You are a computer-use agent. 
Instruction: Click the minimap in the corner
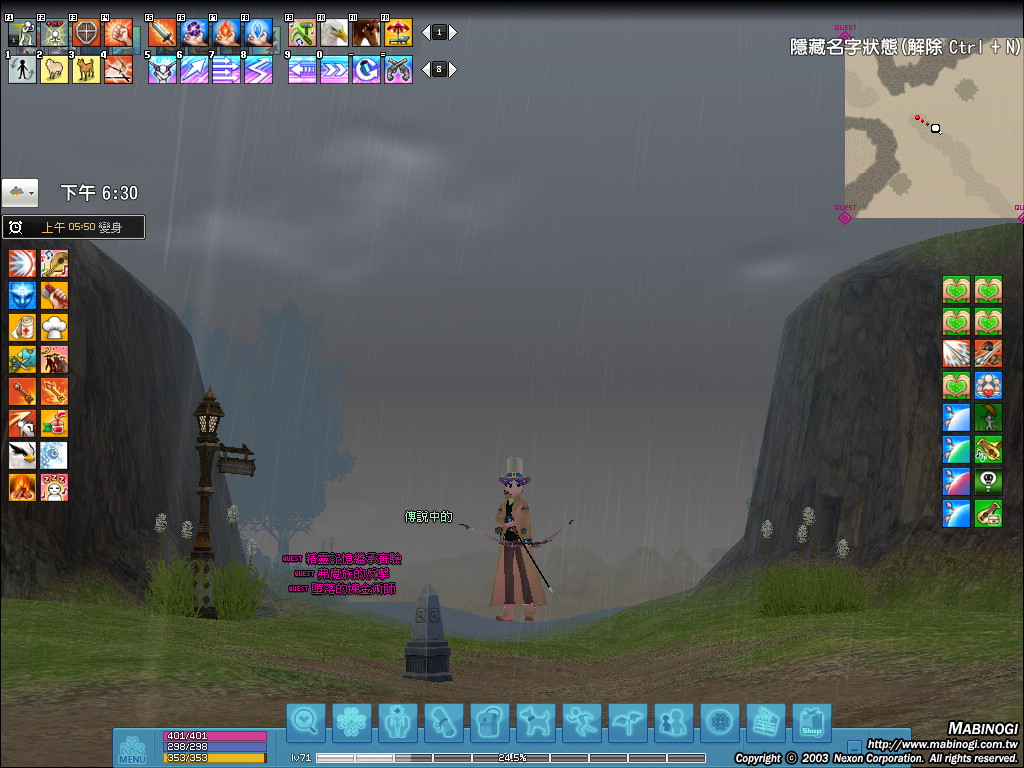[932, 135]
